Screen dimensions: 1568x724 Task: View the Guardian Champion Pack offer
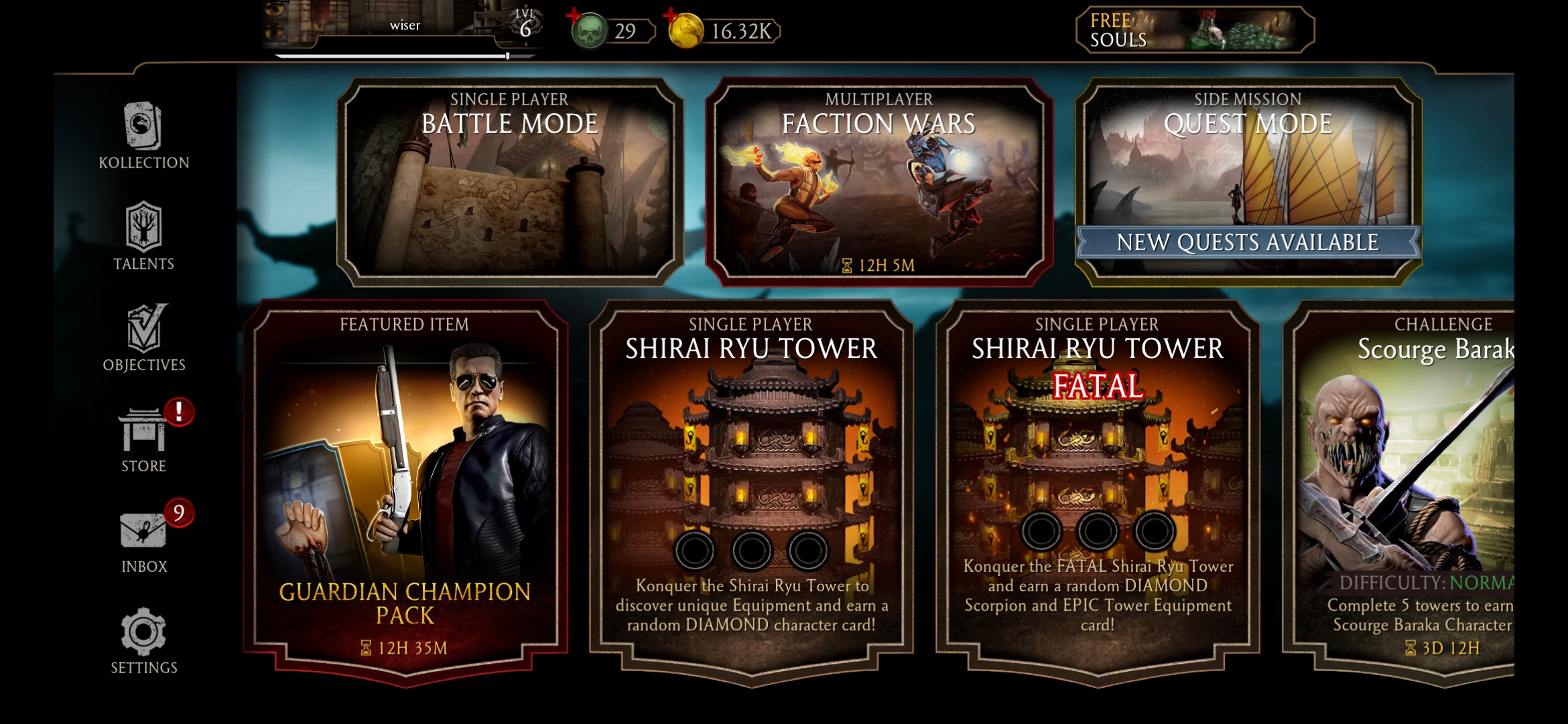[405, 489]
